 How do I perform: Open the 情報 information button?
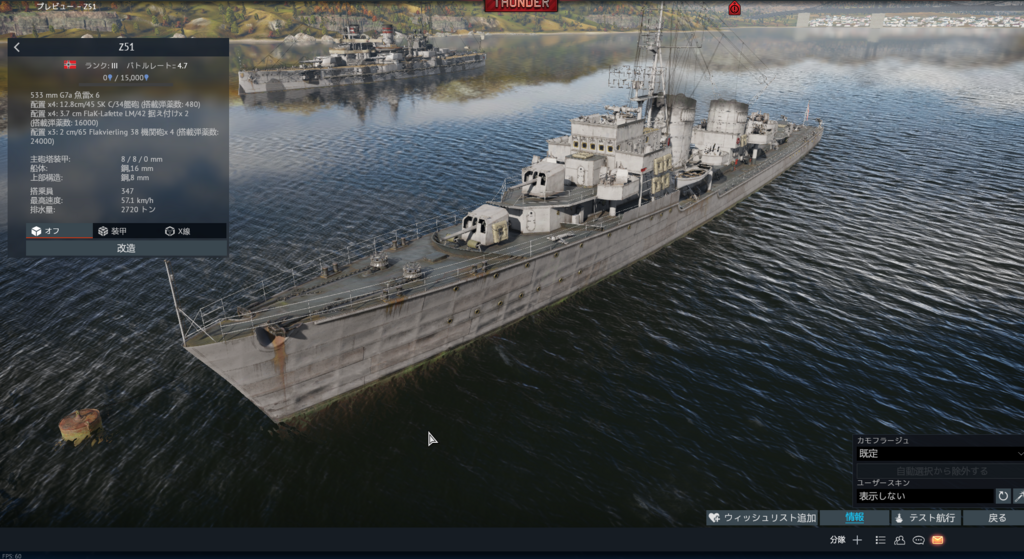[854, 518]
